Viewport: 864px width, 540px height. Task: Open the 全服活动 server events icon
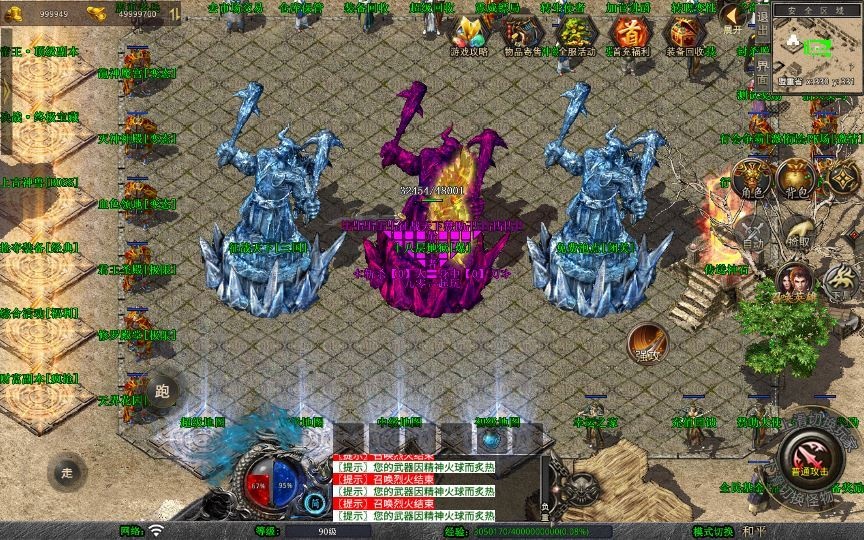coord(573,35)
